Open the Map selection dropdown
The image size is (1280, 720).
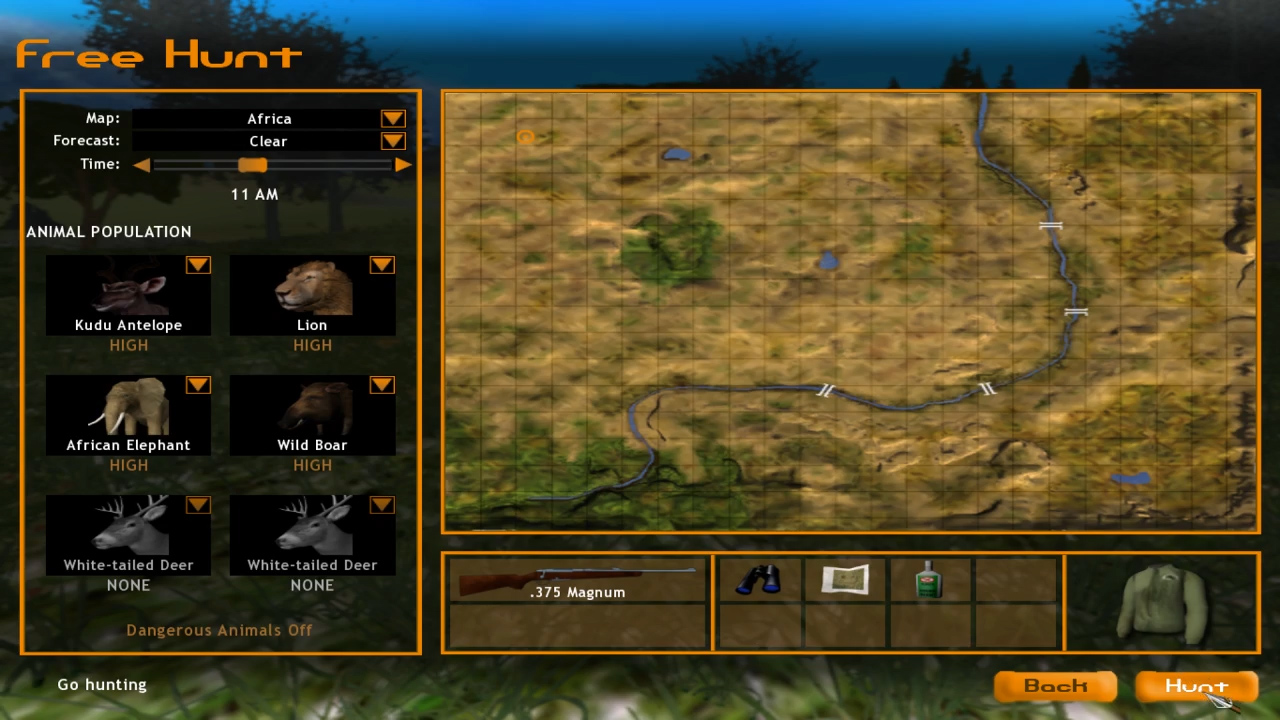(x=392, y=118)
